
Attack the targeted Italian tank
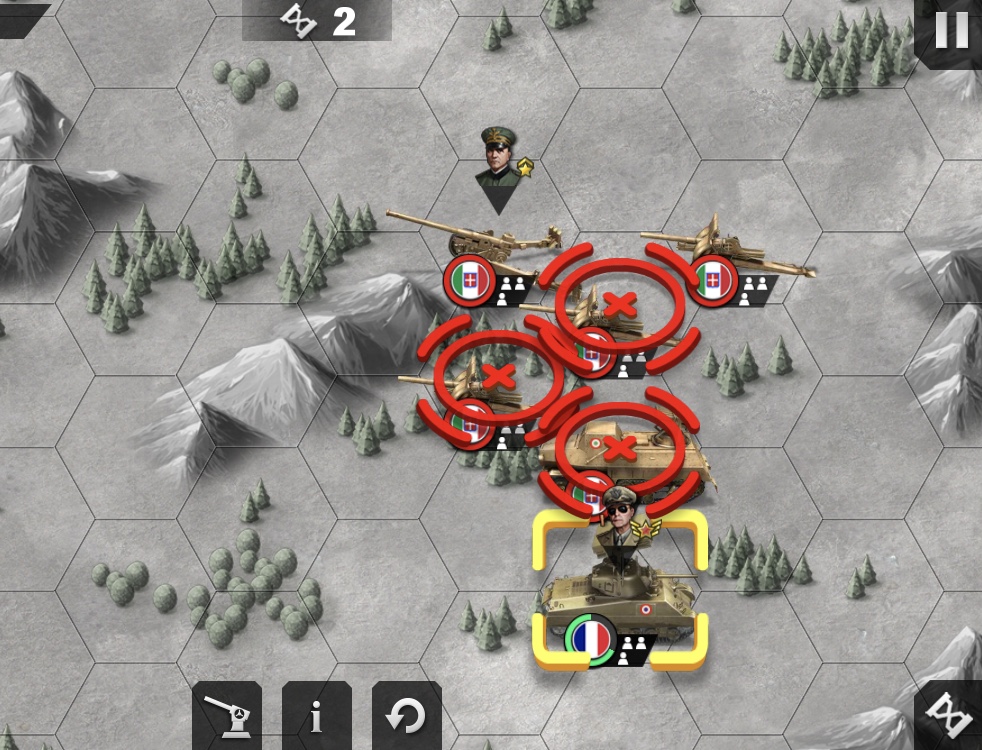(x=620, y=447)
